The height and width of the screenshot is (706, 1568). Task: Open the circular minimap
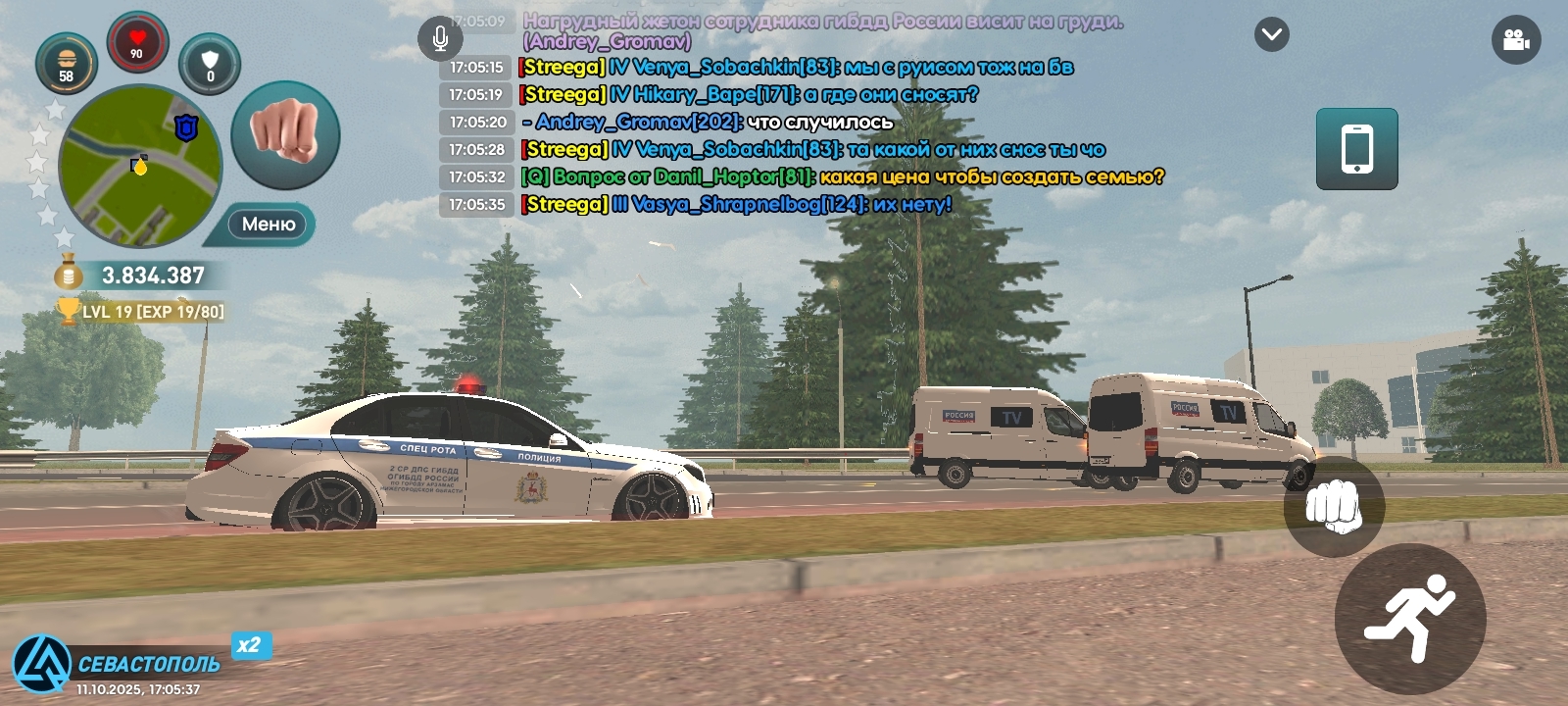click(139, 167)
